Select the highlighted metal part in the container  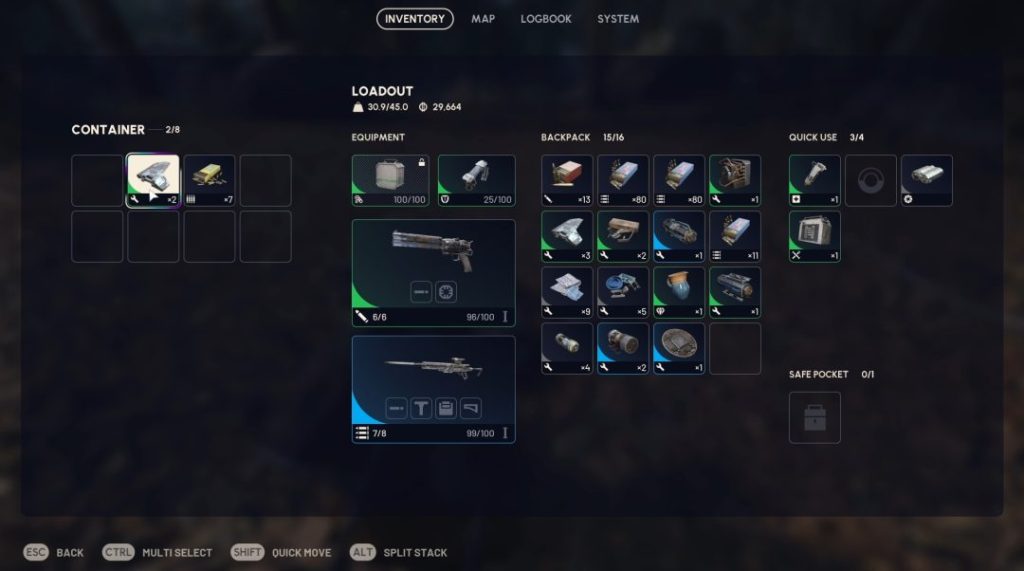(153, 180)
